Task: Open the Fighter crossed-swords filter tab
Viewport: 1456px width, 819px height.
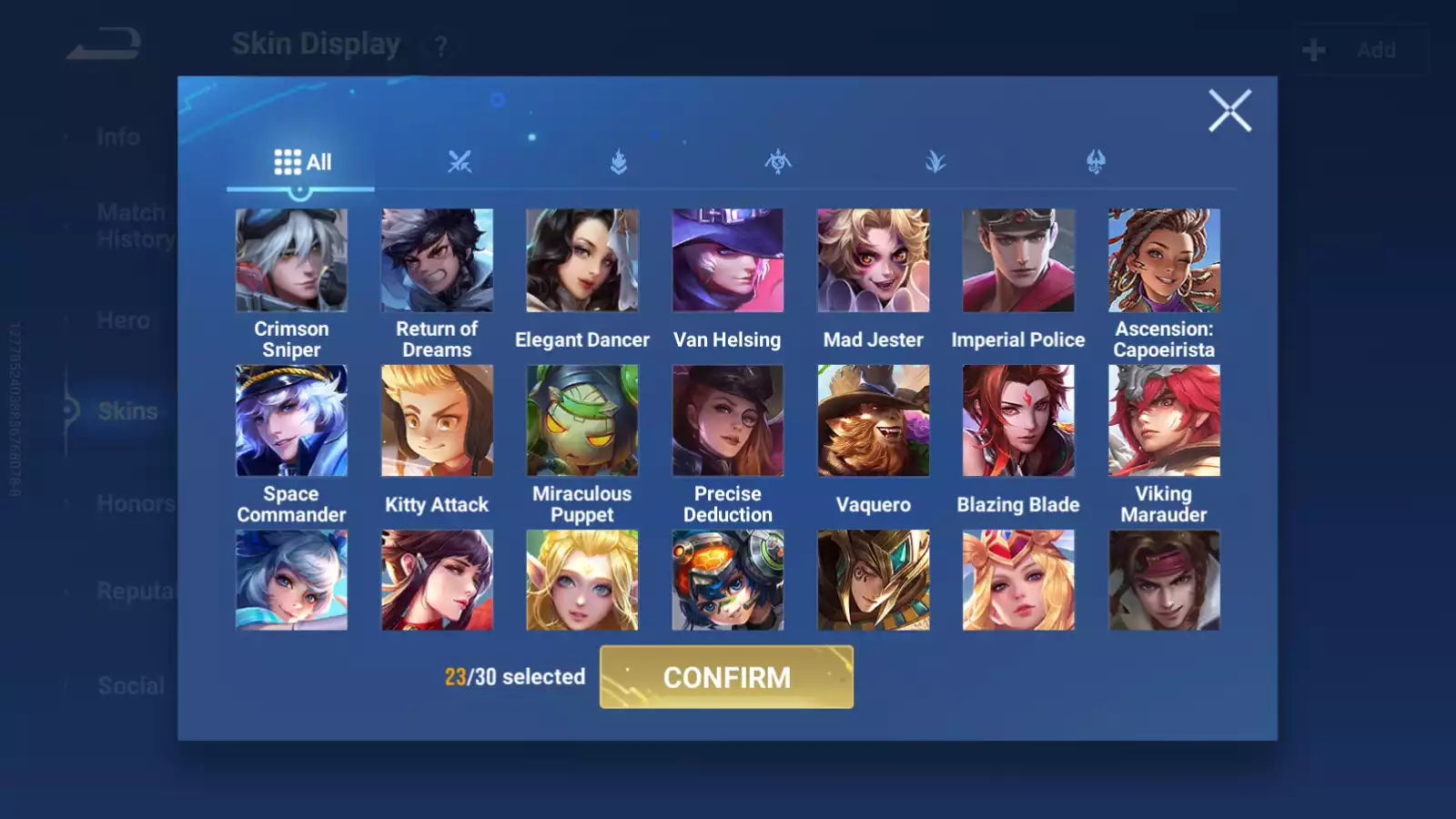Action: pos(462,162)
